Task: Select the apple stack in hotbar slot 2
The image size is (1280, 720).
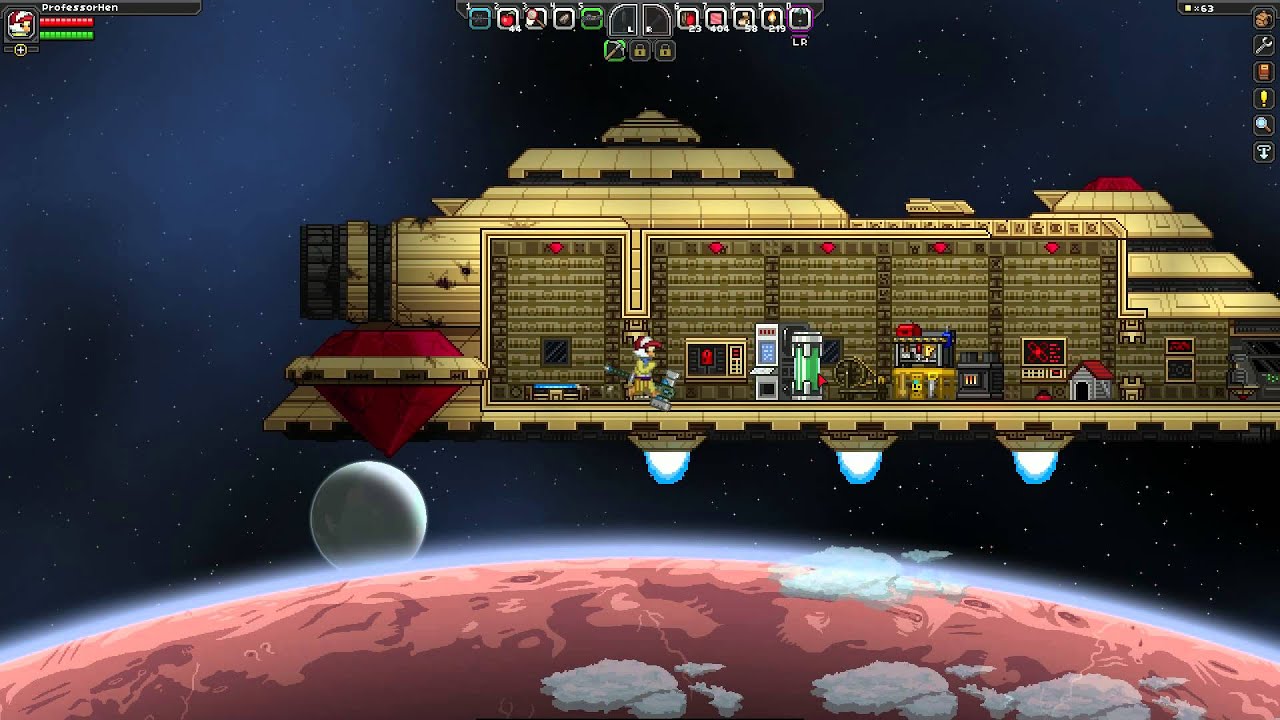Action: 508,18
